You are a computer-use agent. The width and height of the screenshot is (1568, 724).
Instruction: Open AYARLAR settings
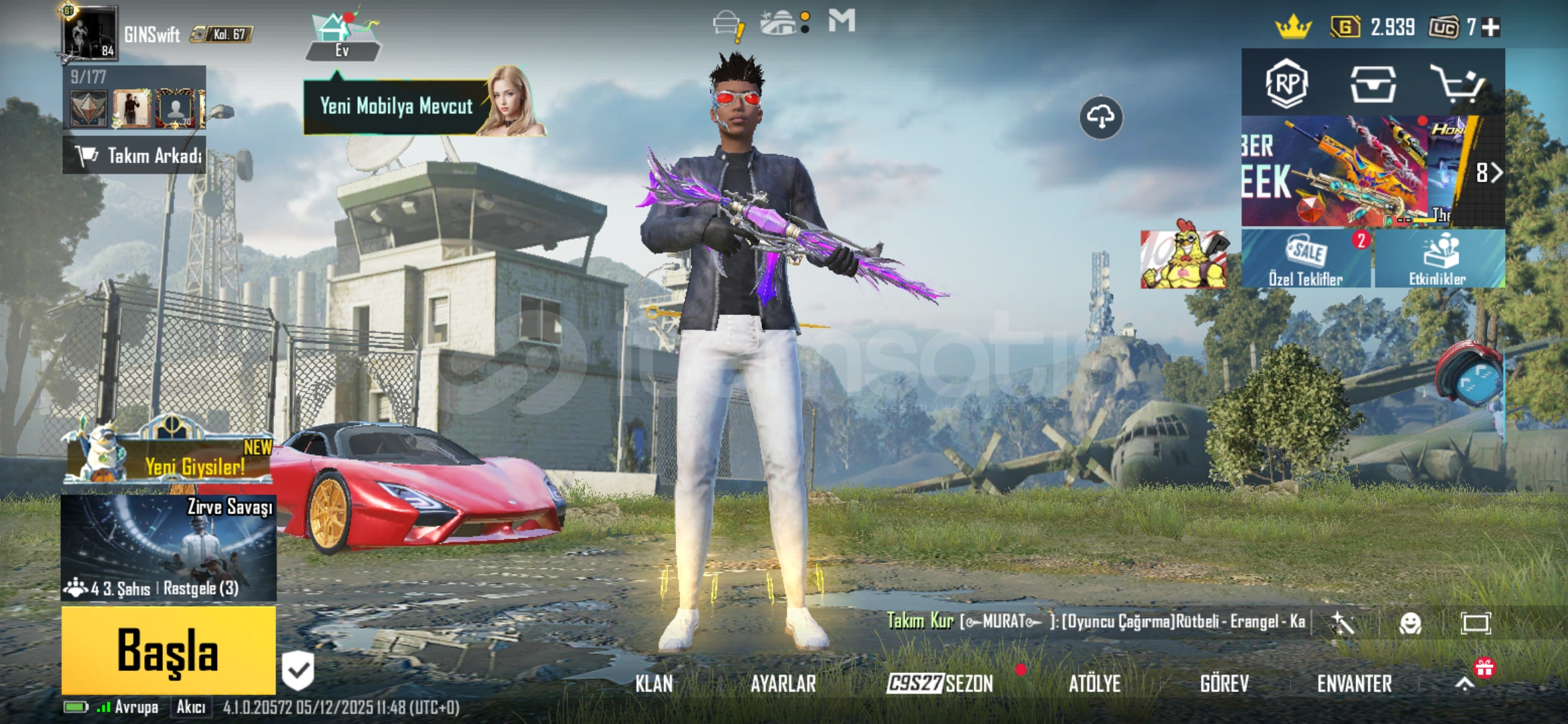[x=783, y=684]
